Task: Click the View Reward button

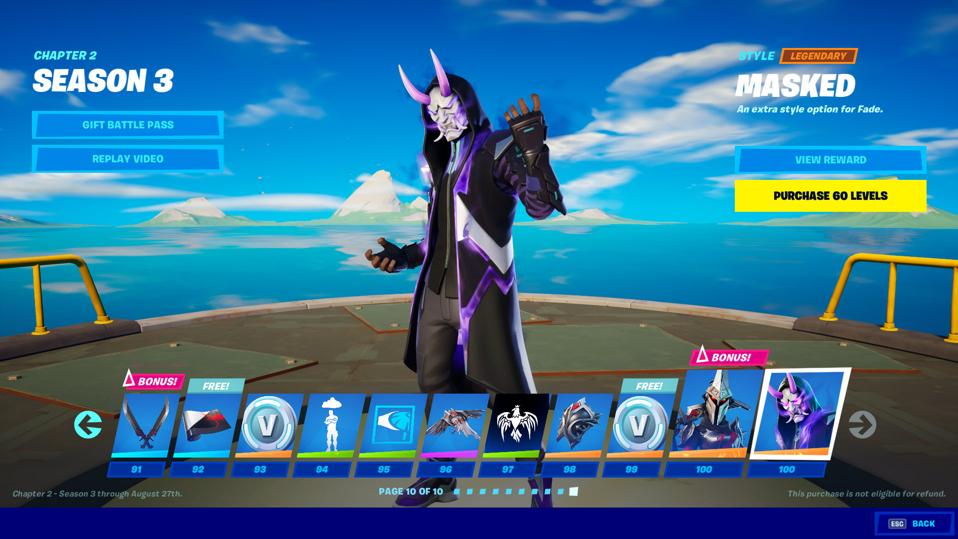Action: click(x=830, y=160)
